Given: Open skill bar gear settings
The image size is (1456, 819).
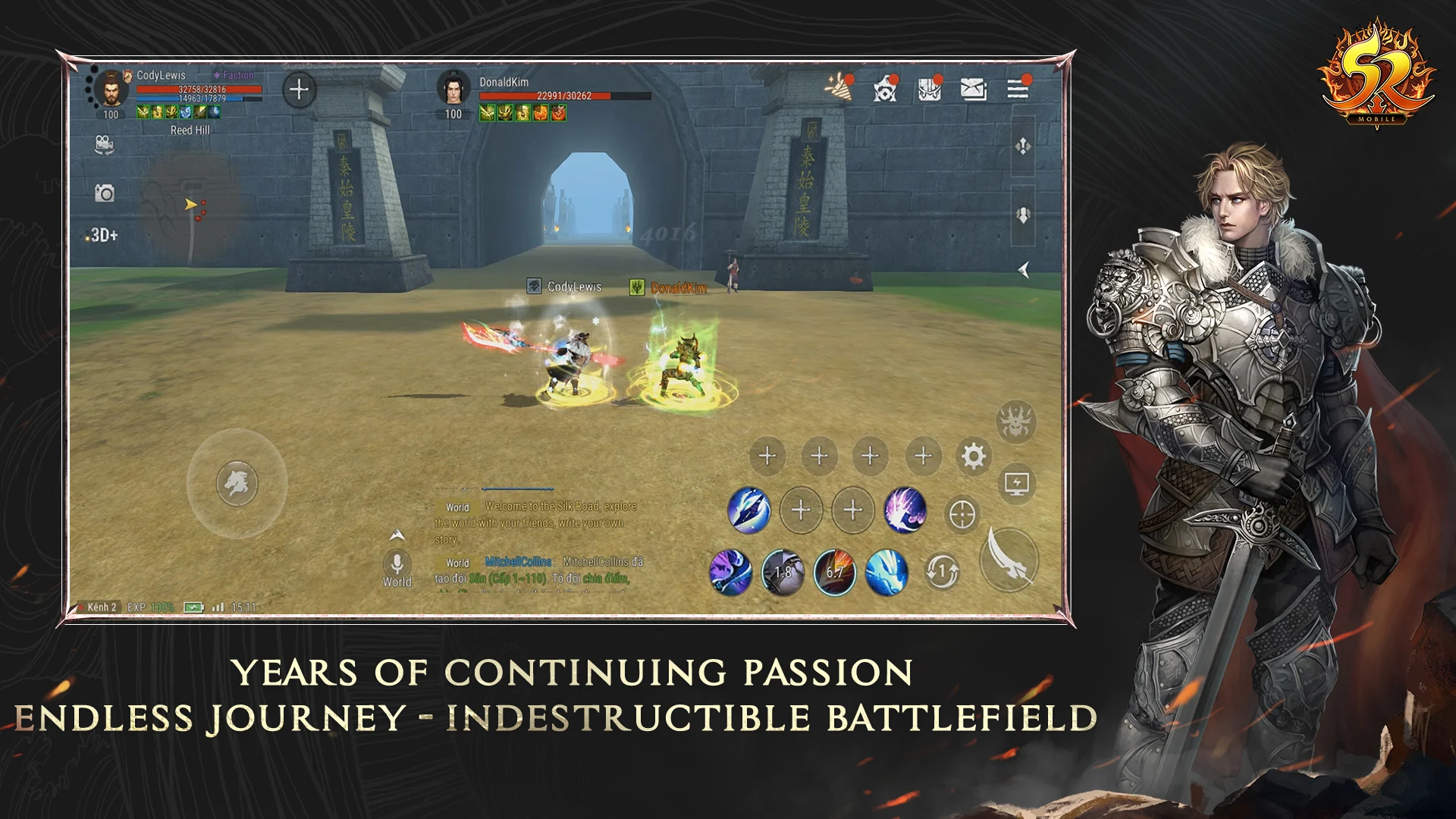Looking at the screenshot, I should pyautogui.click(x=974, y=457).
